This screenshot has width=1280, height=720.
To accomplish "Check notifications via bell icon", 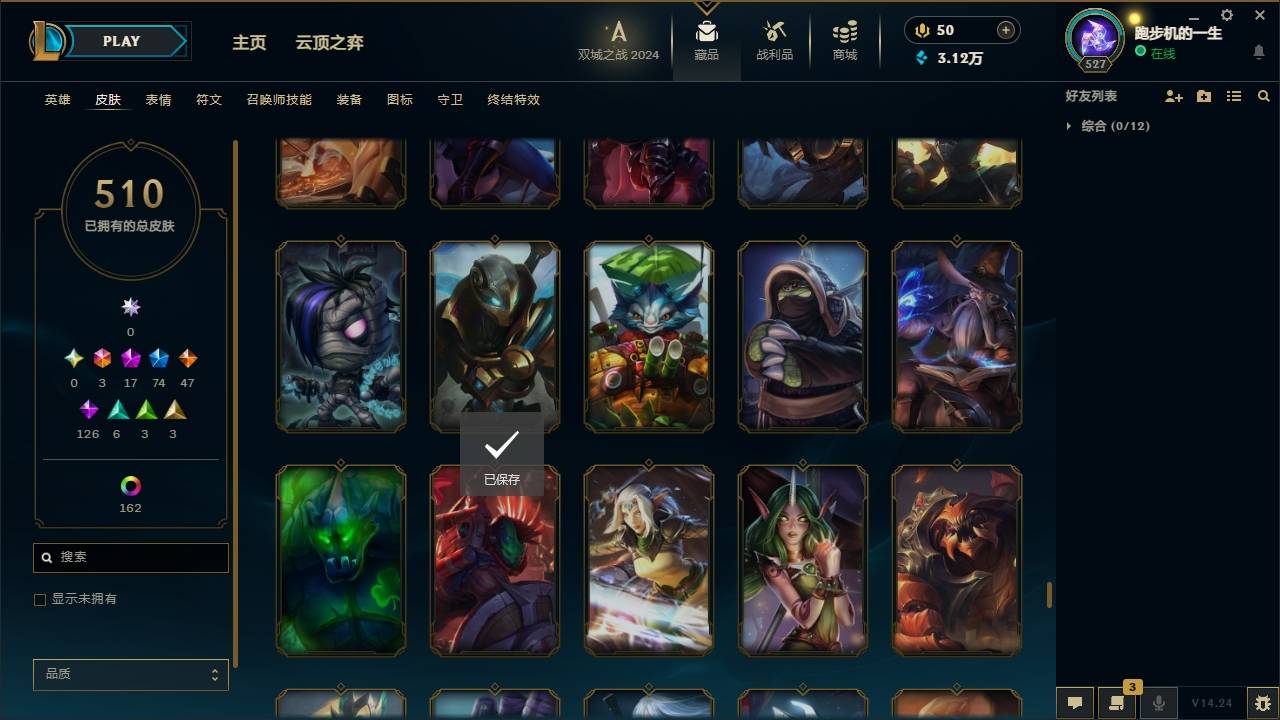I will (x=1257, y=52).
